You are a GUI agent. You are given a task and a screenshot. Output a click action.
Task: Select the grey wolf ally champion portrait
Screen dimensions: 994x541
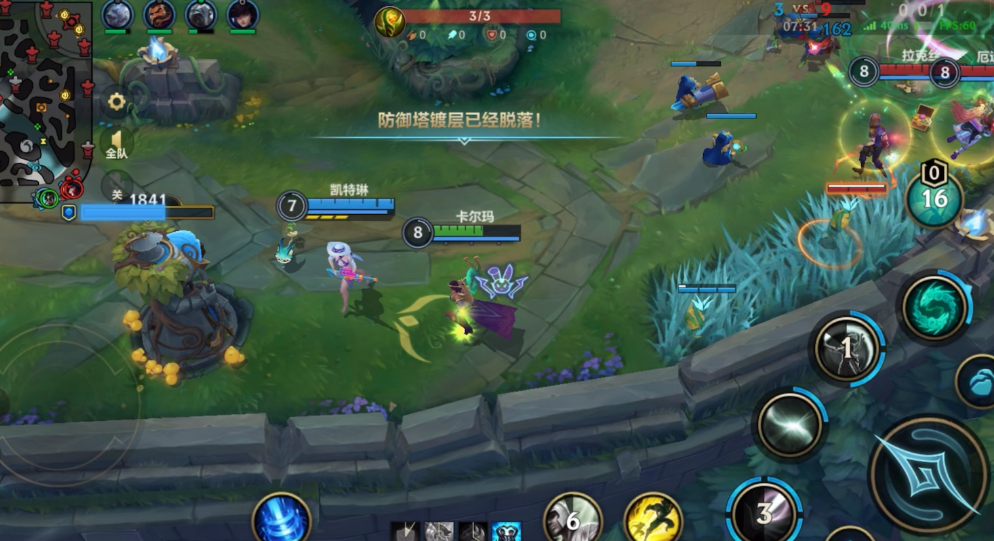tap(117, 14)
